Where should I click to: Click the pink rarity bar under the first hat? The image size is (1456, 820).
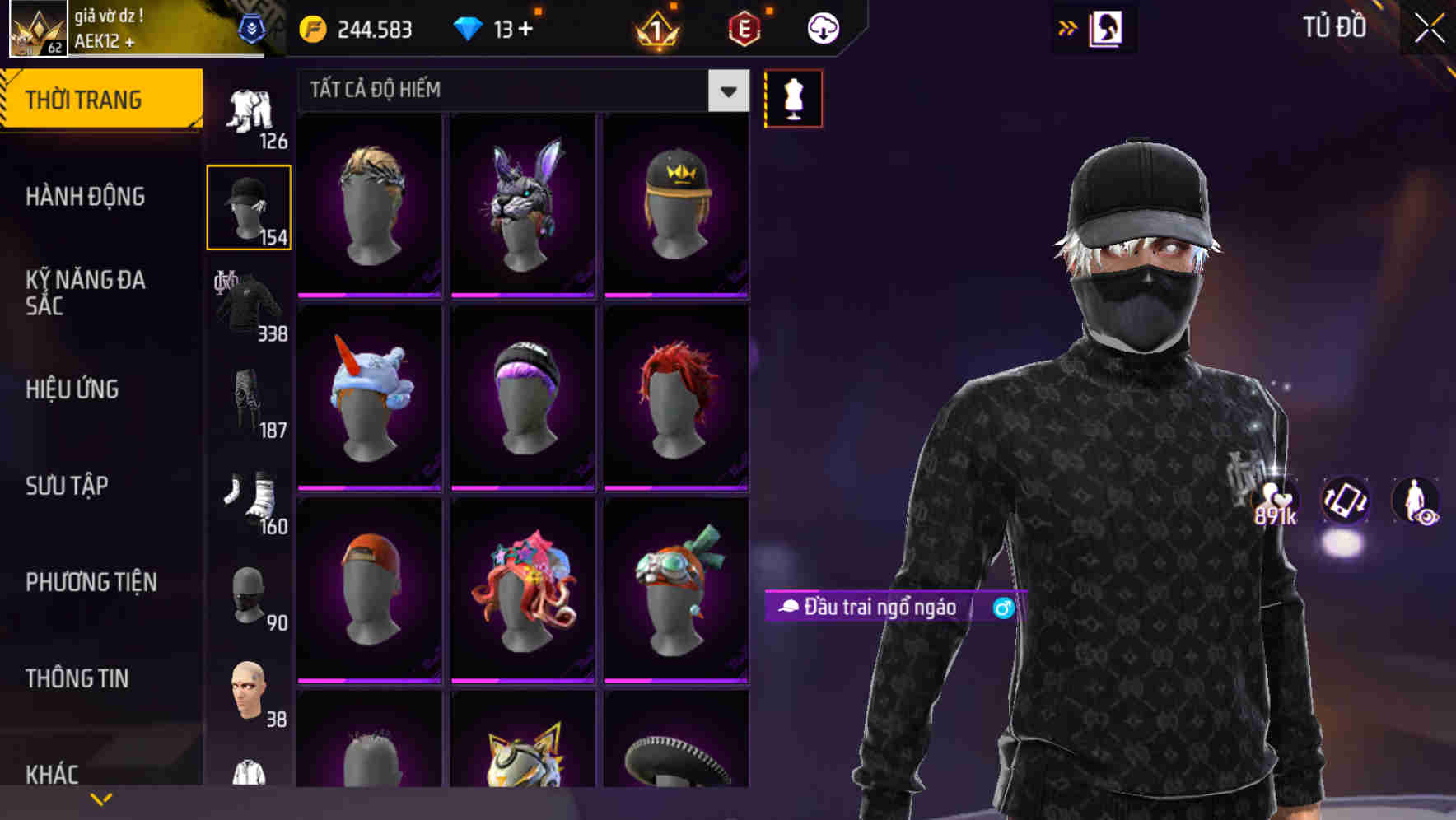click(x=368, y=296)
